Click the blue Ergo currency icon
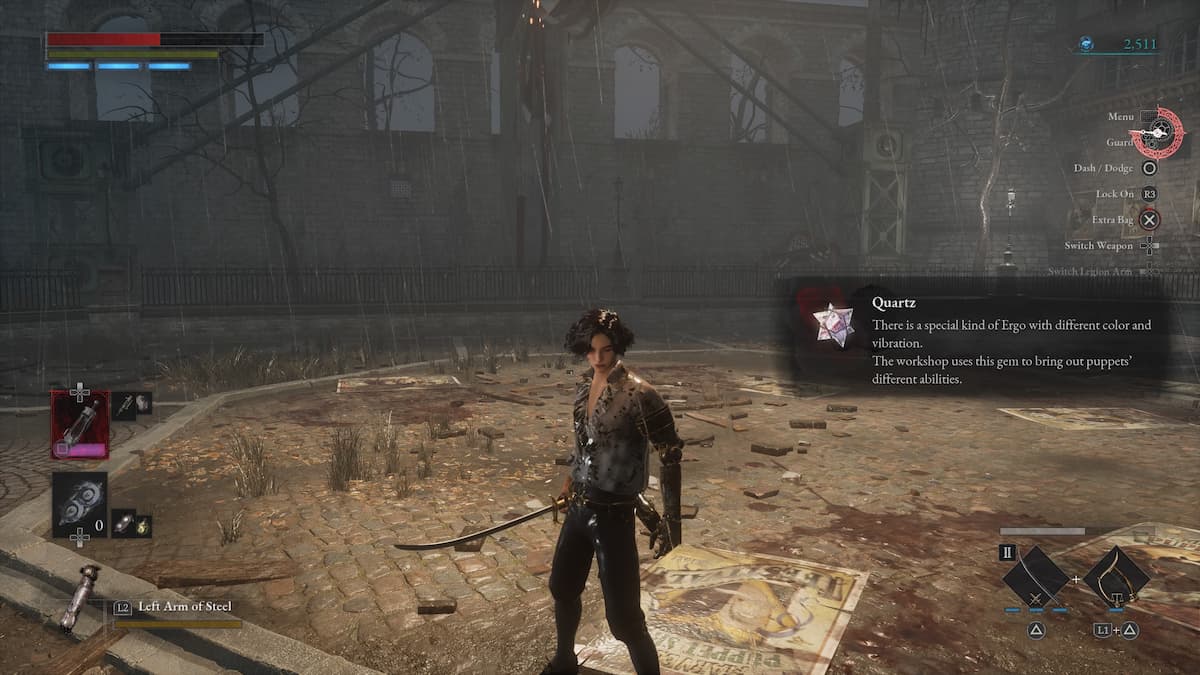 pos(1086,44)
